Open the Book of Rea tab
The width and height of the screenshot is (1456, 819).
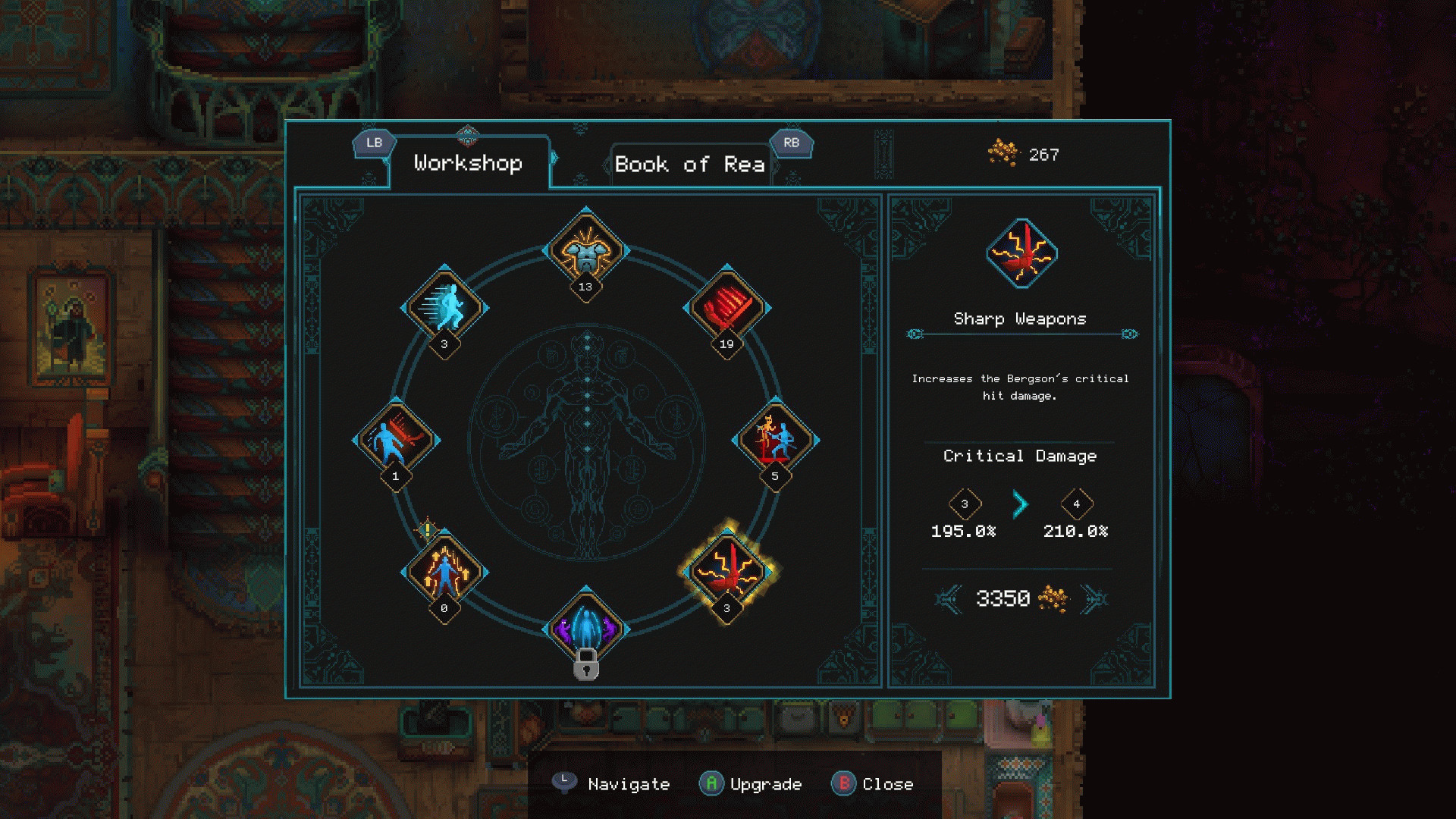tap(689, 165)
